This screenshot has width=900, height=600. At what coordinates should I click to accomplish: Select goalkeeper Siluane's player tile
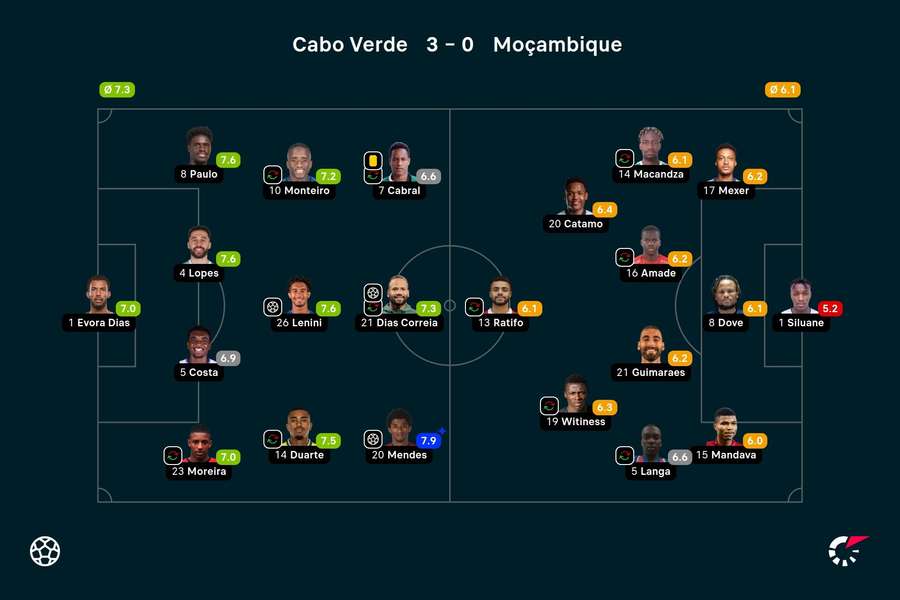pos(800,297)
